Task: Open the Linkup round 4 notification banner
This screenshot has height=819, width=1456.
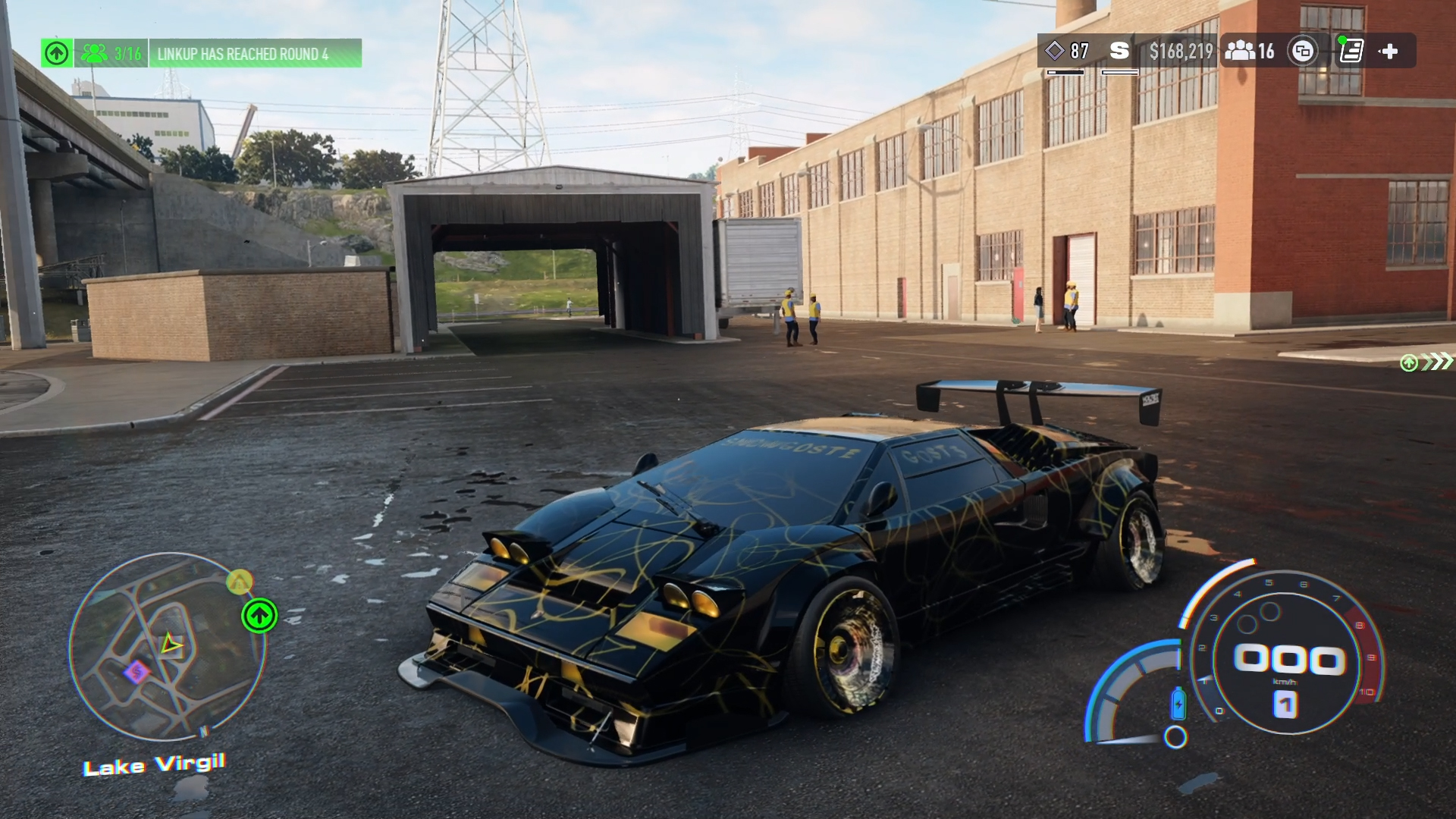Action: 255,54
